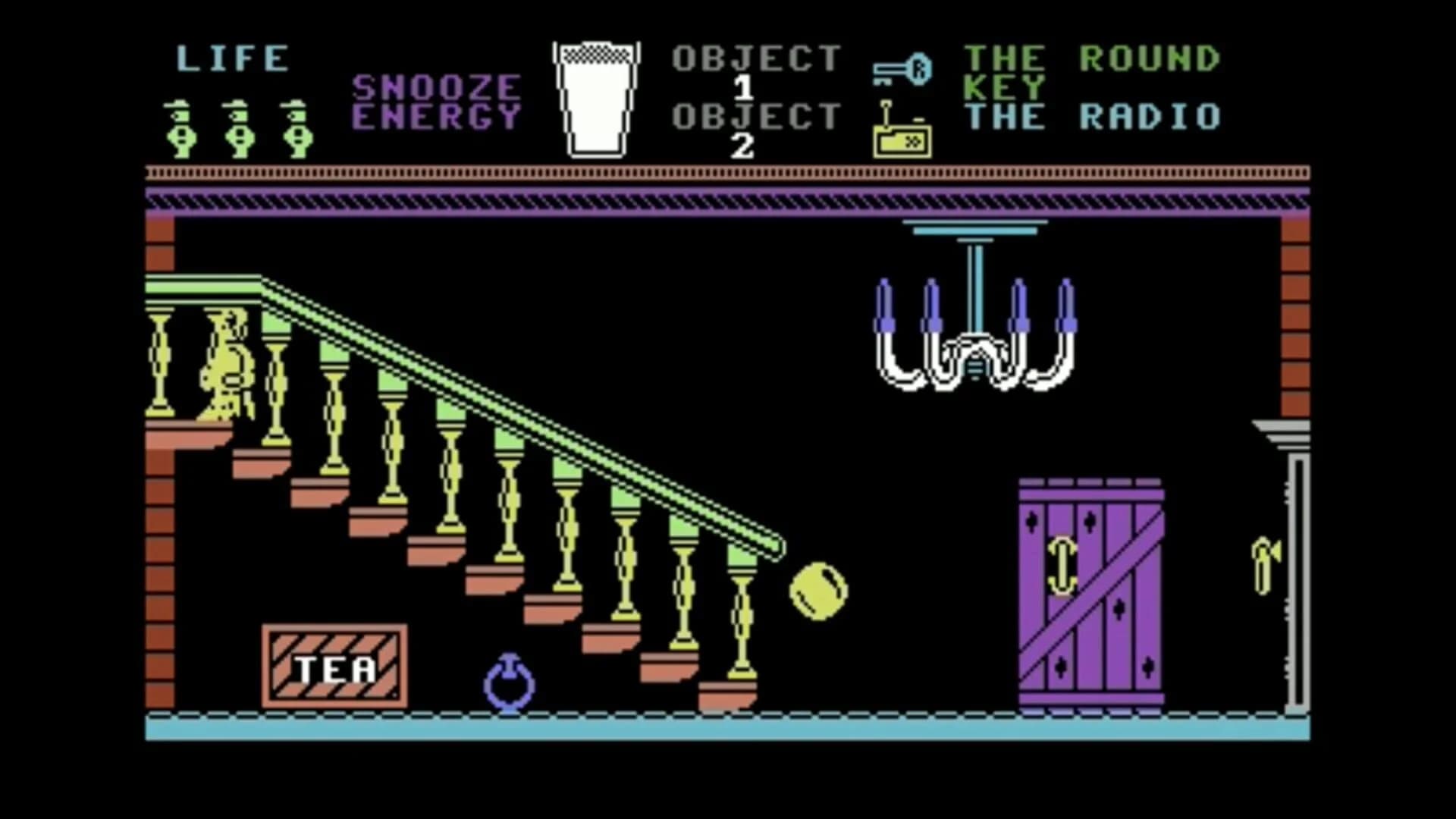Click the SNOOZE ENERGY label
1456x819 pixels.
(438, 99)
